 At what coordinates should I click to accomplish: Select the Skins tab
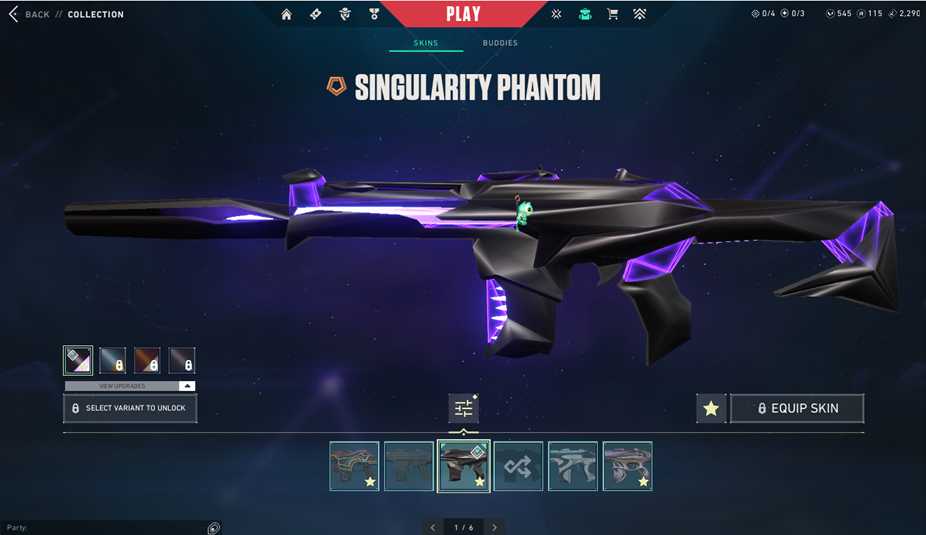(426, 43)
